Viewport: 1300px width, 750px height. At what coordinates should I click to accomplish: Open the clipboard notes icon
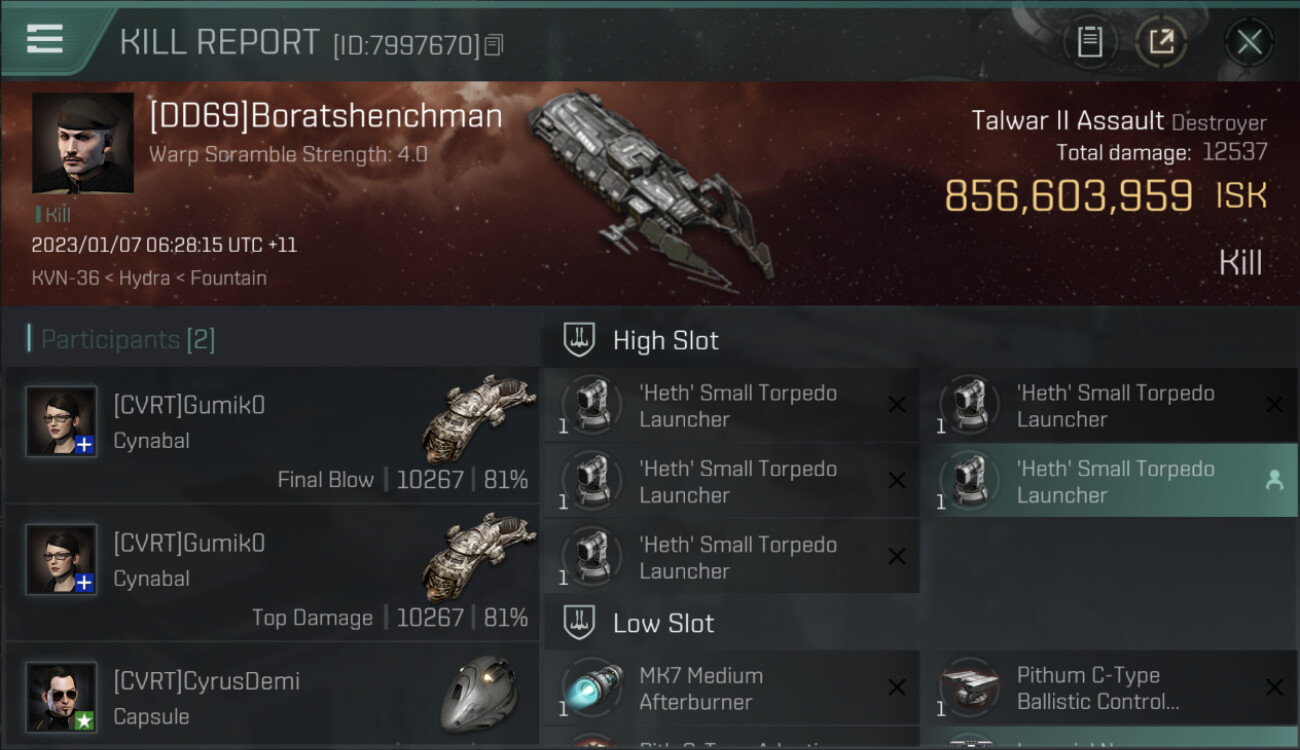(x=1089, y=42)
